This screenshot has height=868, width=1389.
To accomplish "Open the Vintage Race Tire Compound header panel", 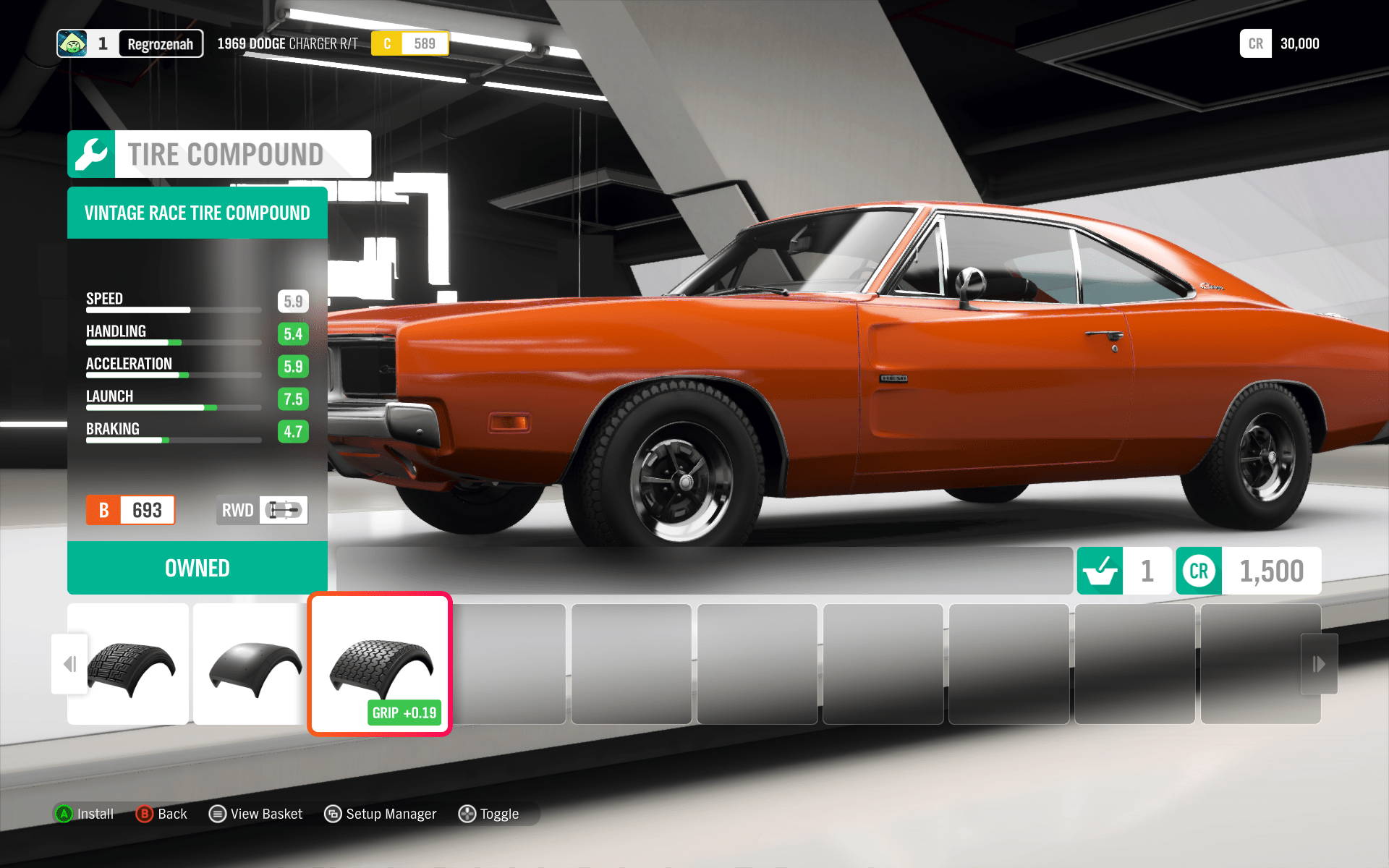I will [197, 213].
